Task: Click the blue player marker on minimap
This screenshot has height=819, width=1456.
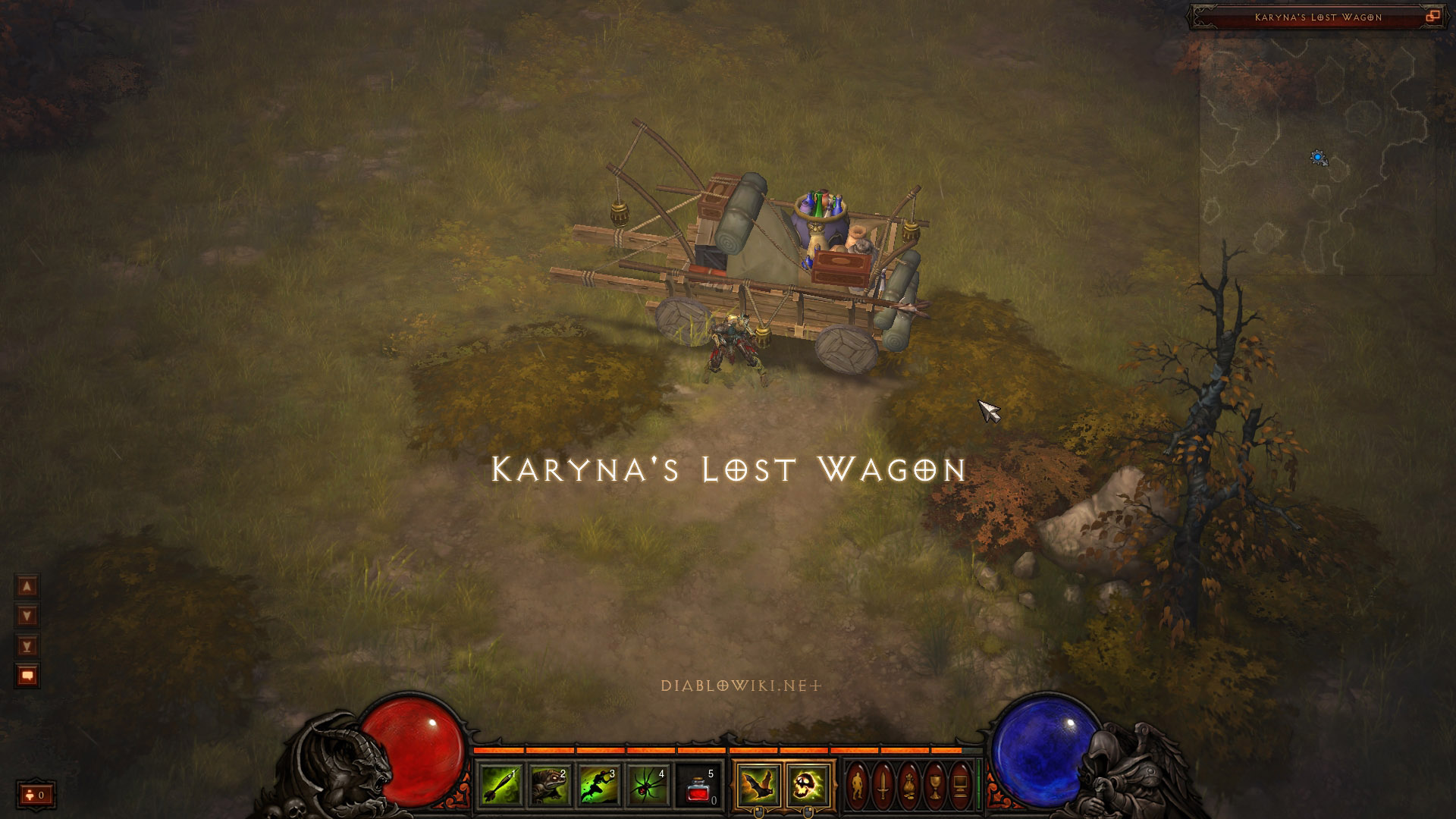Action: point(1318,158)
